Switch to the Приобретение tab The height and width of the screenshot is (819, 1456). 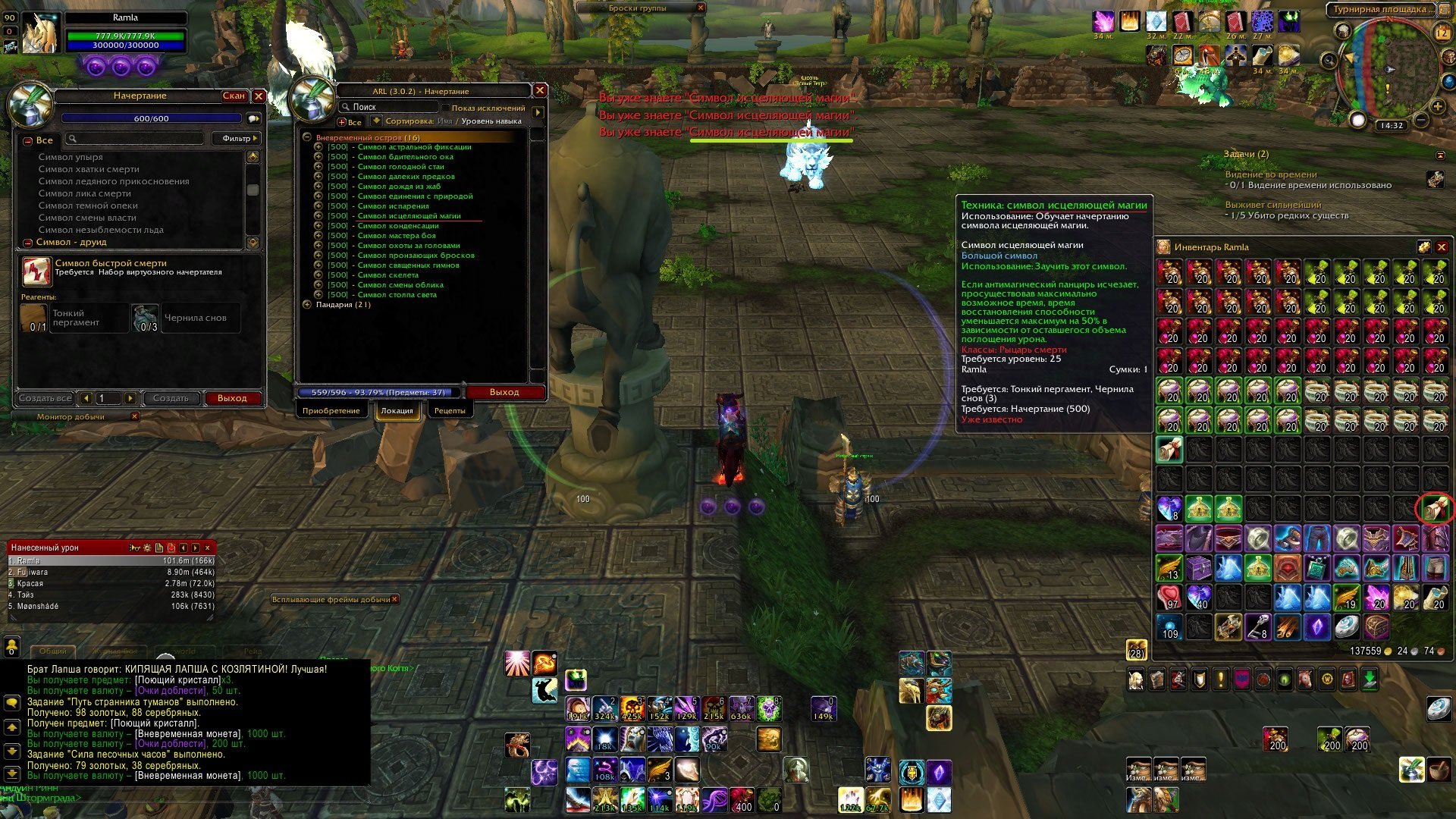click(x=331, y=410)
